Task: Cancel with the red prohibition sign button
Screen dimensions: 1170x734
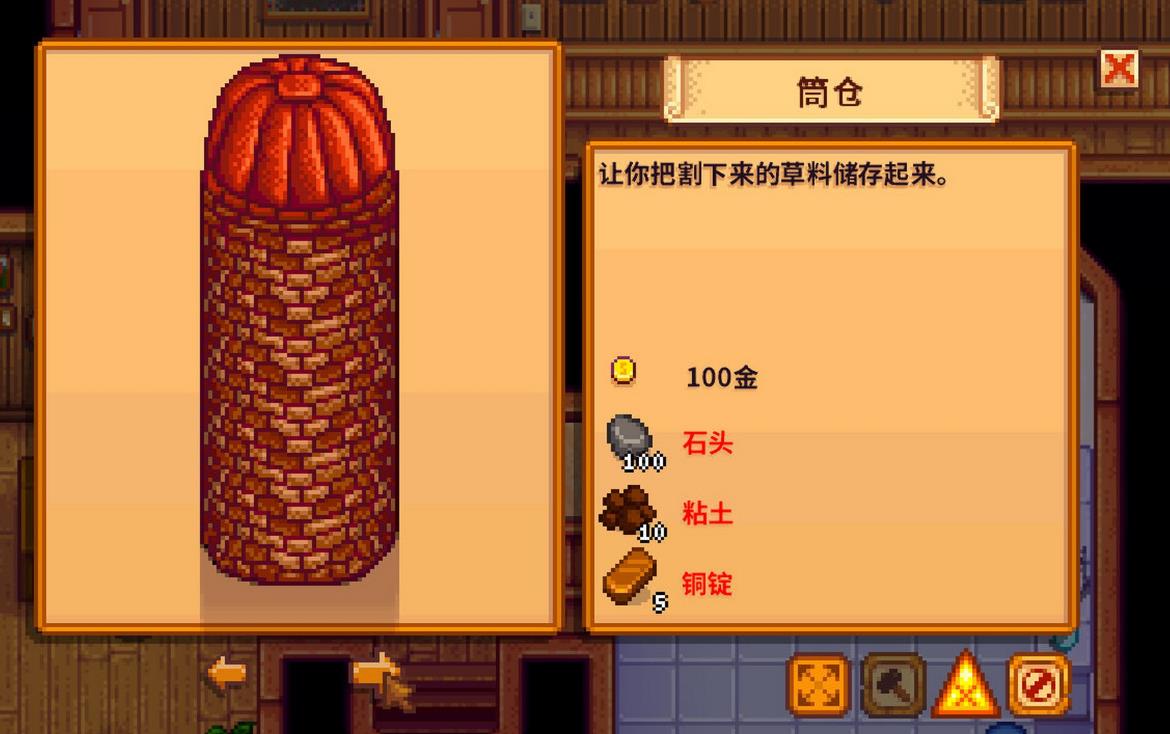Action: [1038, 685]
